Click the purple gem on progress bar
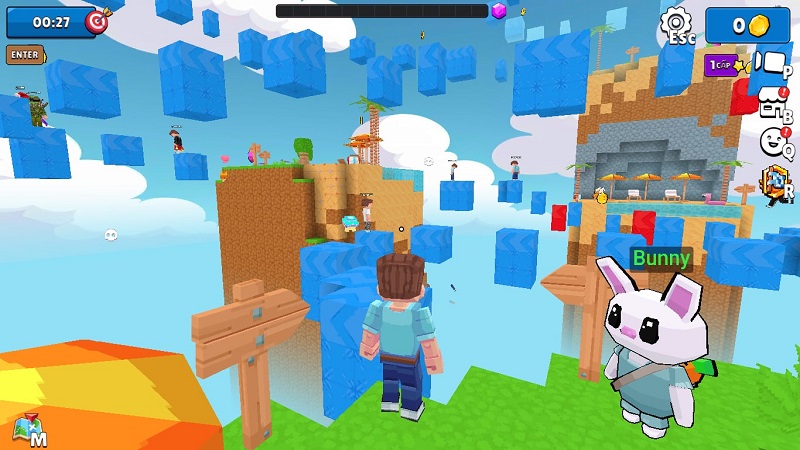800x450 pixels. pyautogui.click(x=499, y=11)
